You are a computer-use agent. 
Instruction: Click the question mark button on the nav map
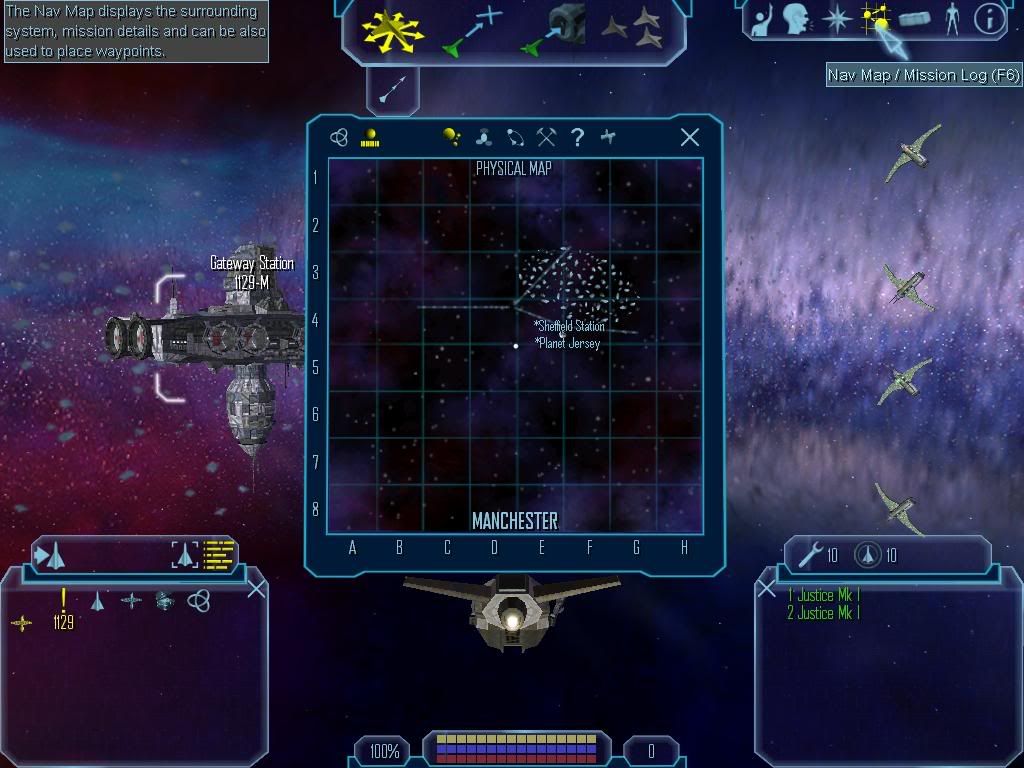click(x=577, y=138)
